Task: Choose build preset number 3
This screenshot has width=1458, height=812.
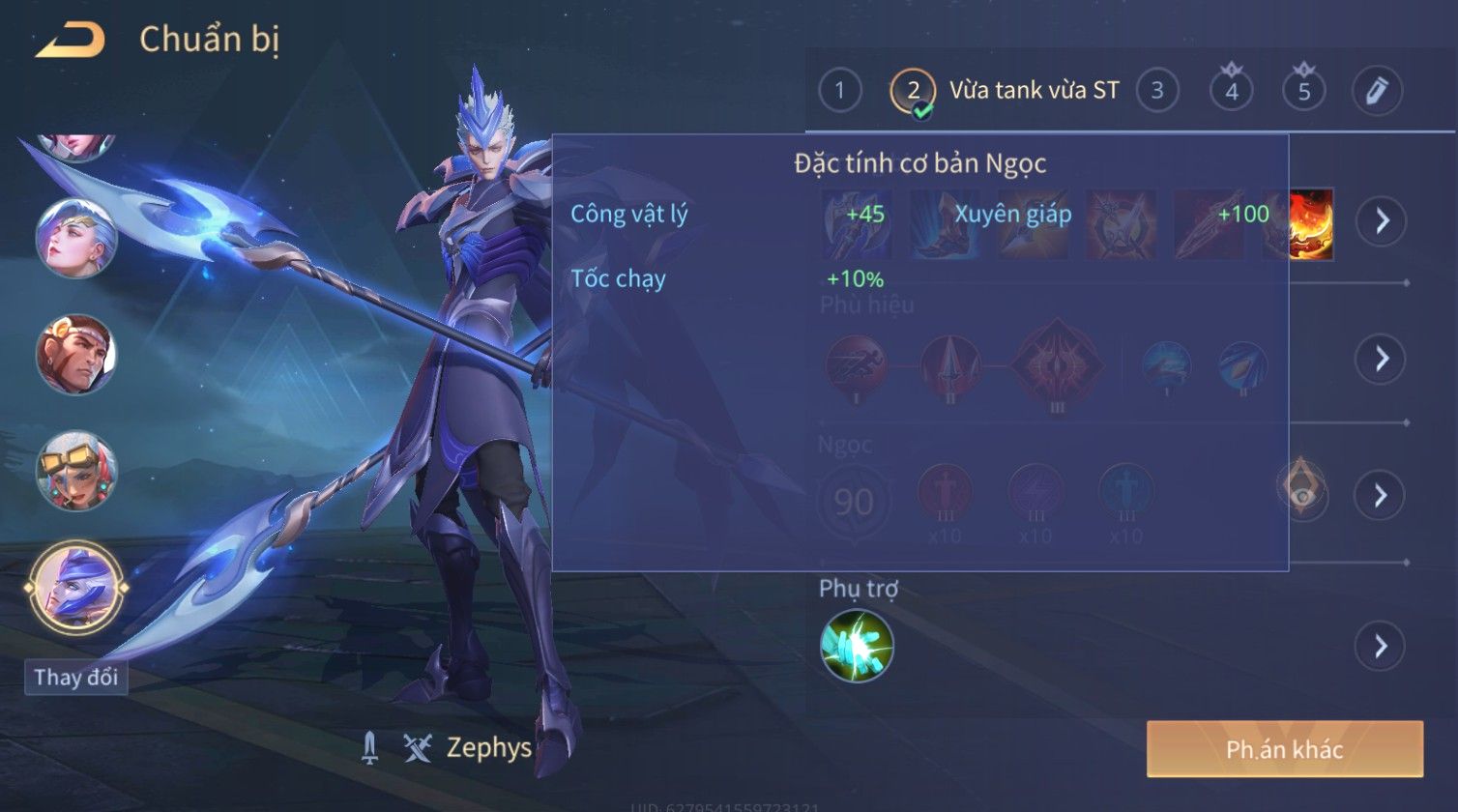Action: (1156, 91)
